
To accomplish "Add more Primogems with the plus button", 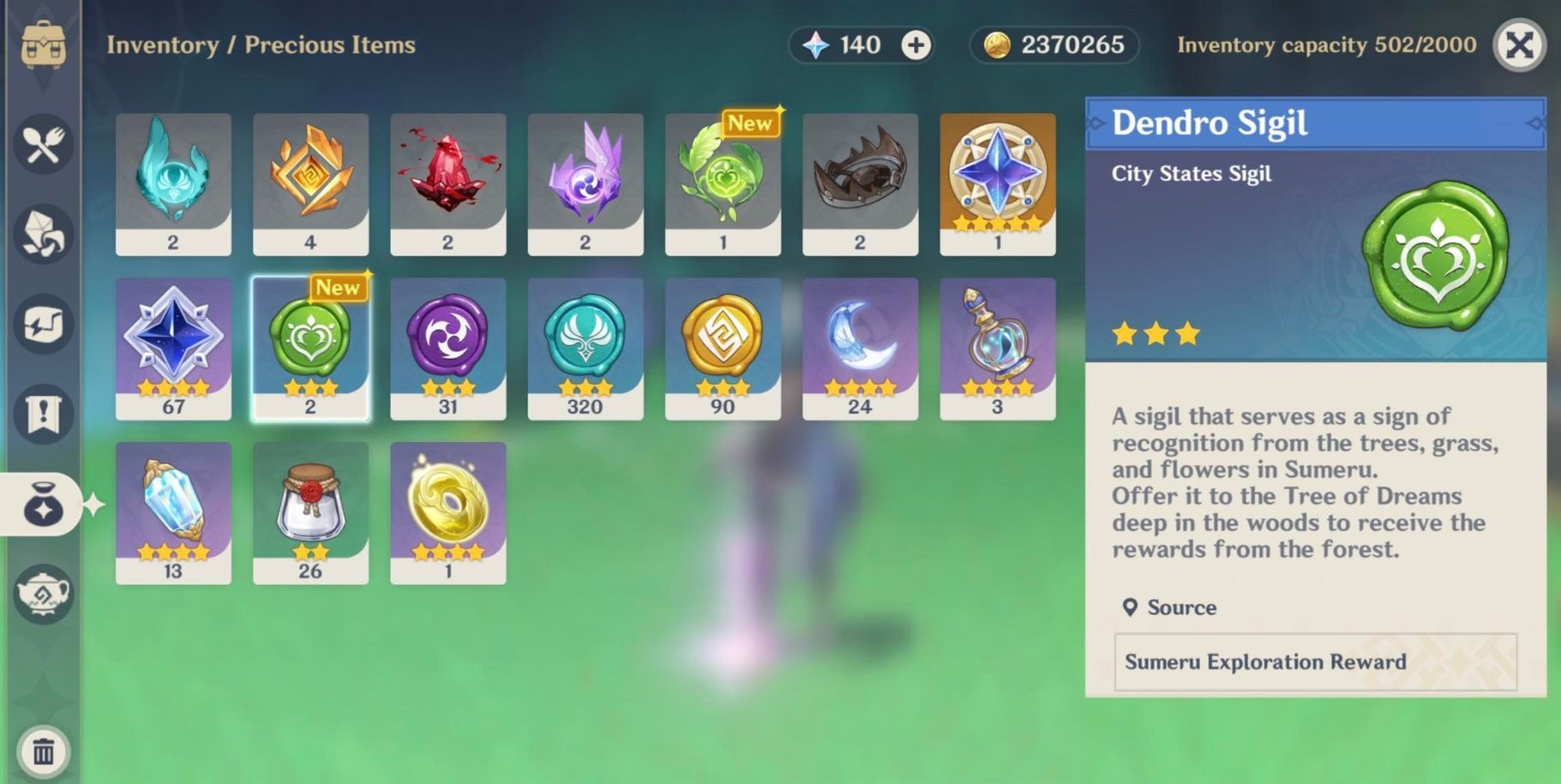I will coord(916,45).
